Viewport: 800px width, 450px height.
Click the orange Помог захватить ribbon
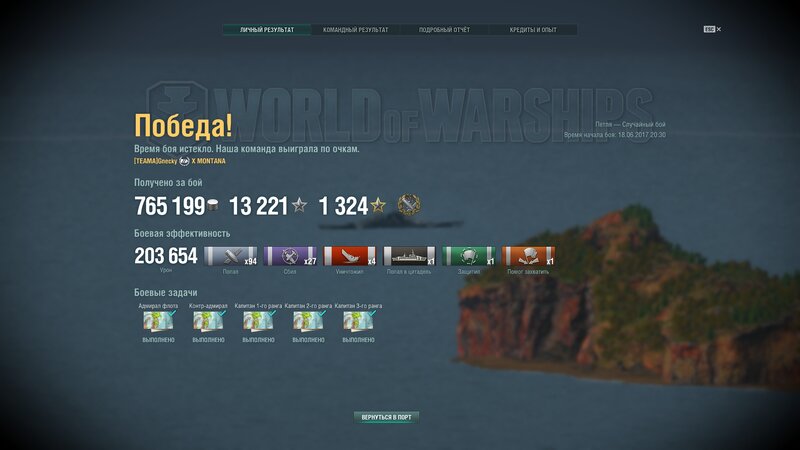coord(528,256)
